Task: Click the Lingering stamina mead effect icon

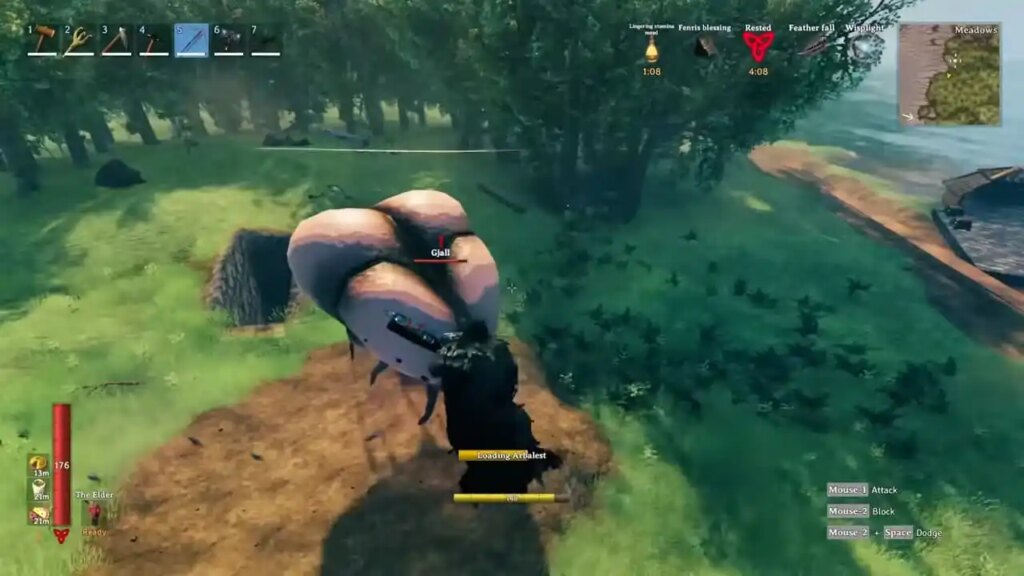Action: pyautogui.click(x=651, y=48)
